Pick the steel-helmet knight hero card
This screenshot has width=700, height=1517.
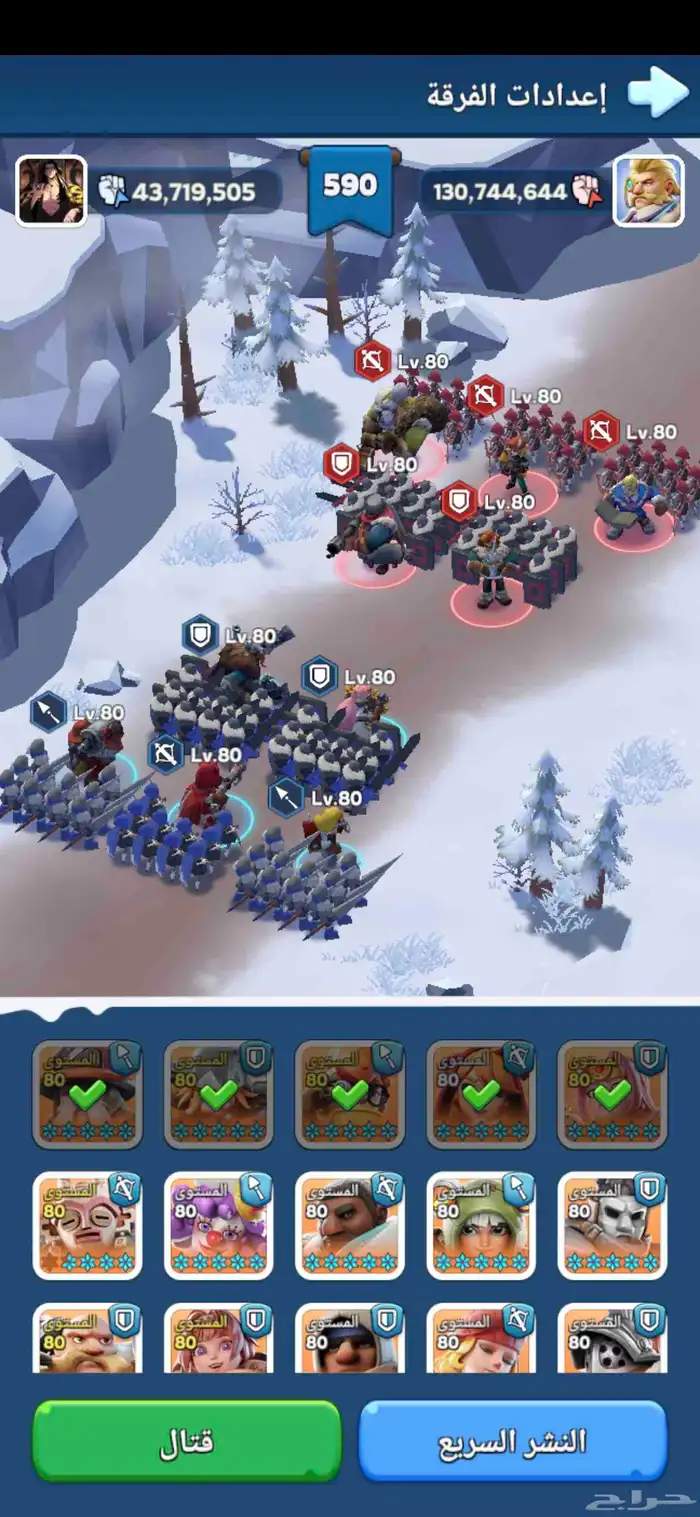click(x=612, y=1337)
